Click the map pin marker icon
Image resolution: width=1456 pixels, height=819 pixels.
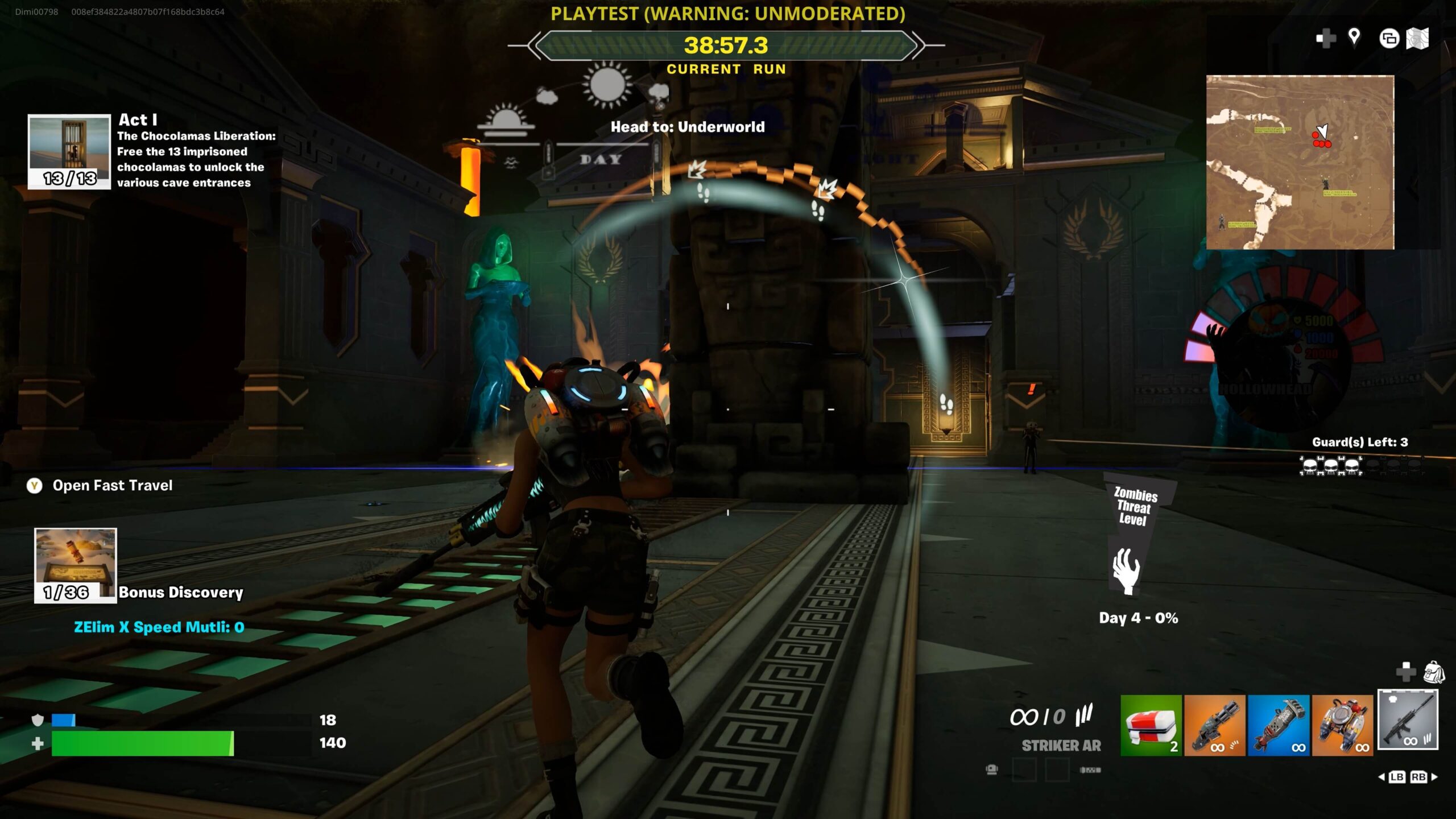[1354, 38]
